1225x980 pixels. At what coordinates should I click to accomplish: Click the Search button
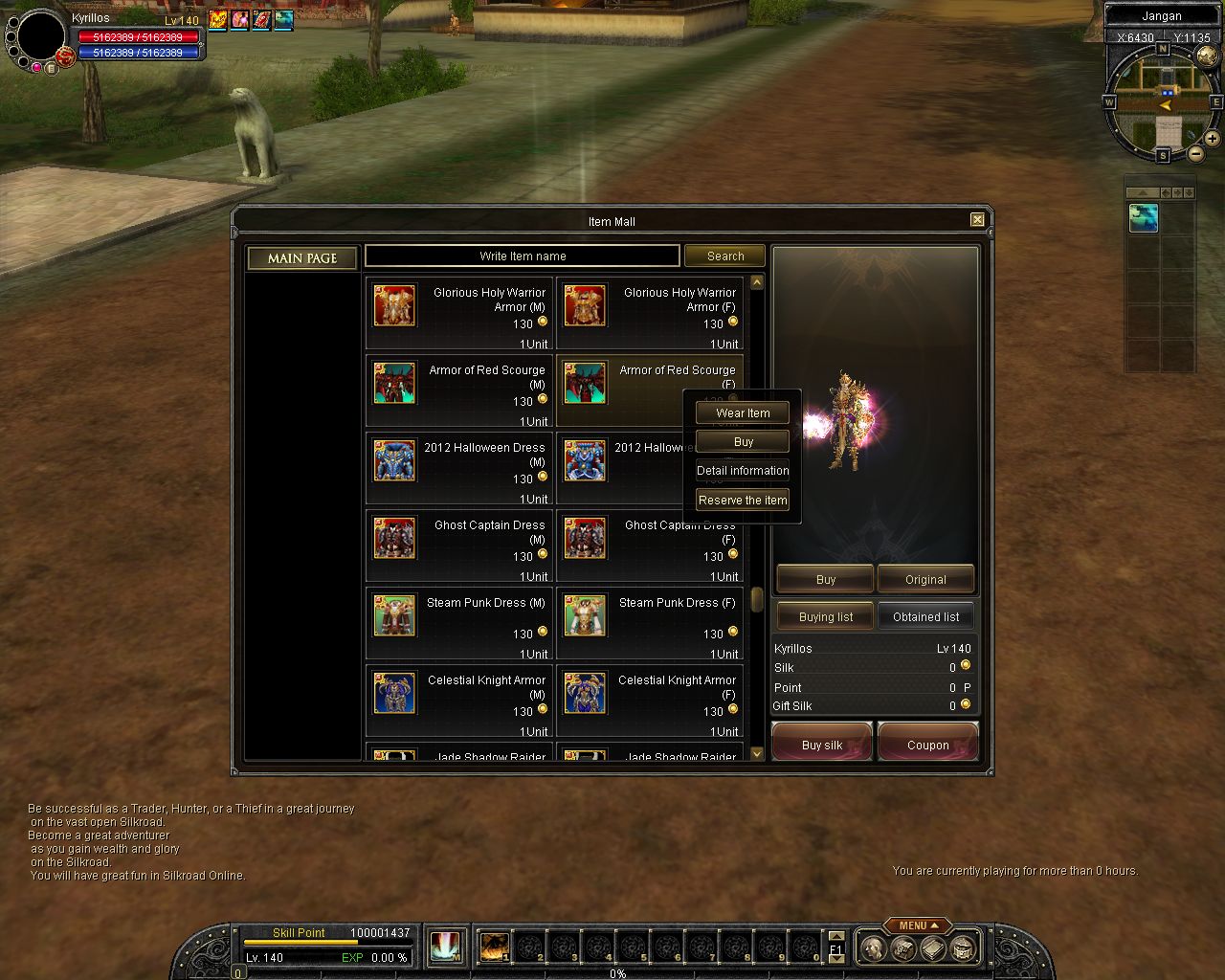724,256
